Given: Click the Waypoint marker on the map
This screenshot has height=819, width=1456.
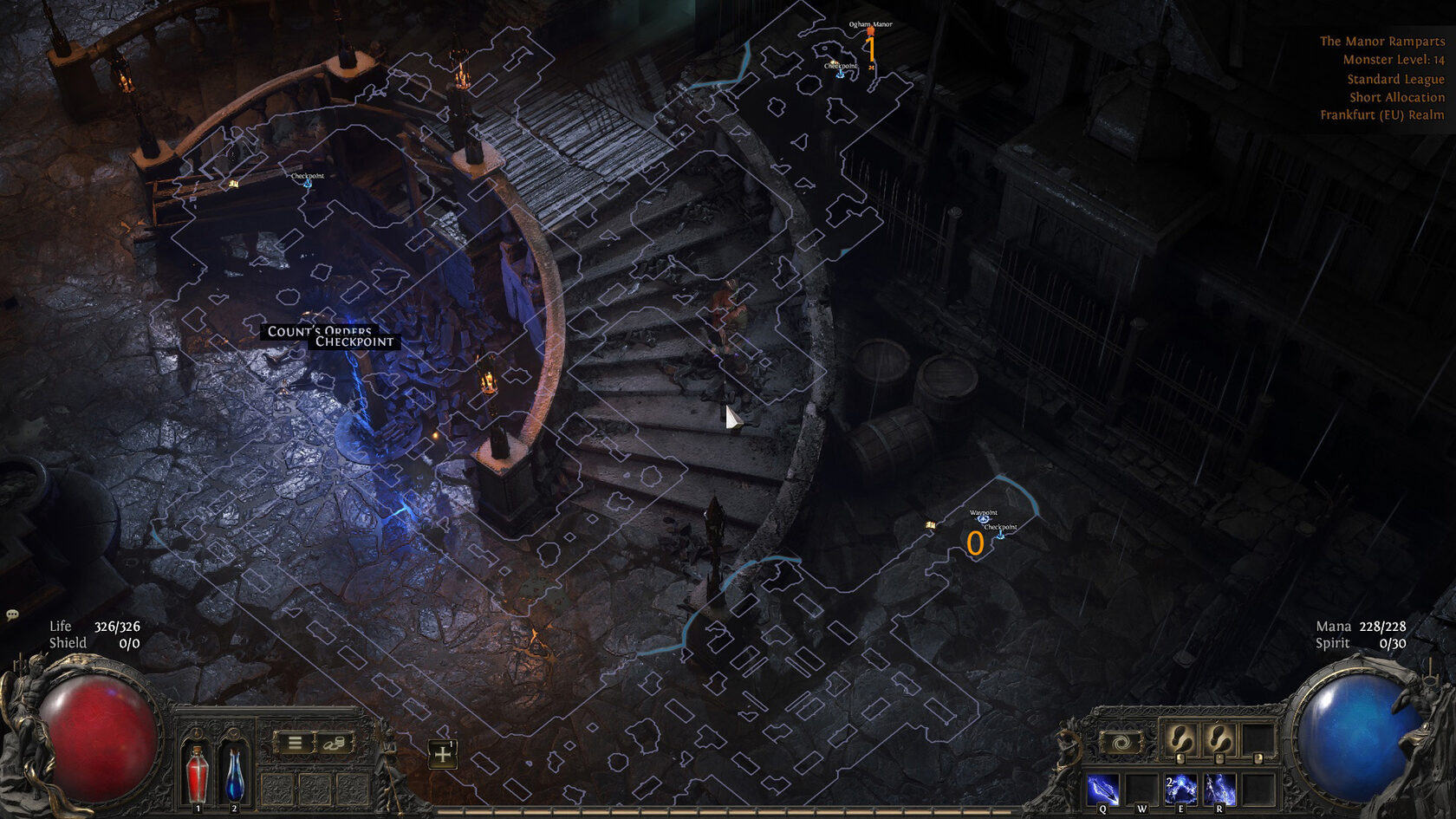Looking at the screenshot, I should point(983,518).
